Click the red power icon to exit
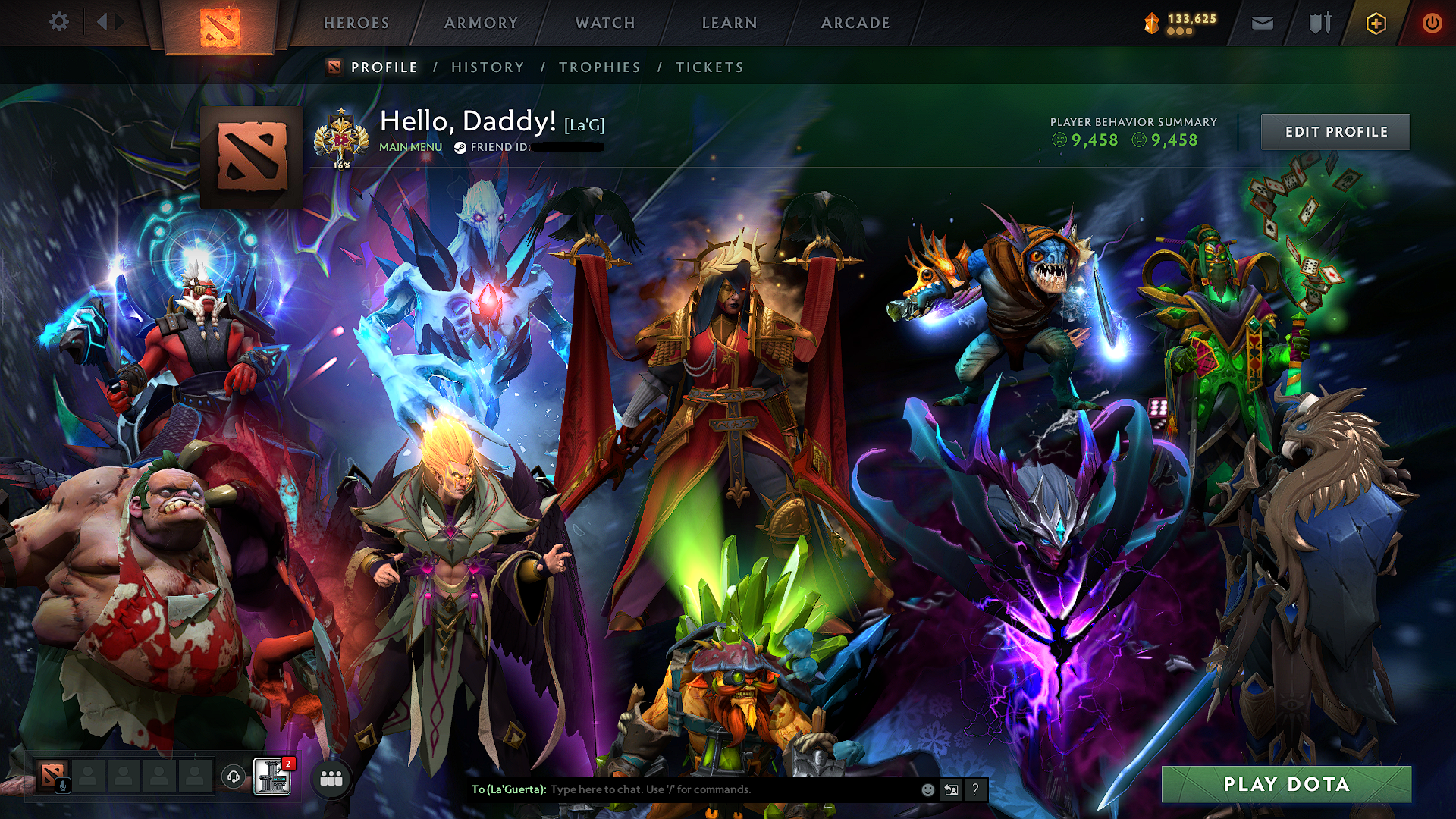This screenshot has width=1456, height=819. click(1432, 22)
